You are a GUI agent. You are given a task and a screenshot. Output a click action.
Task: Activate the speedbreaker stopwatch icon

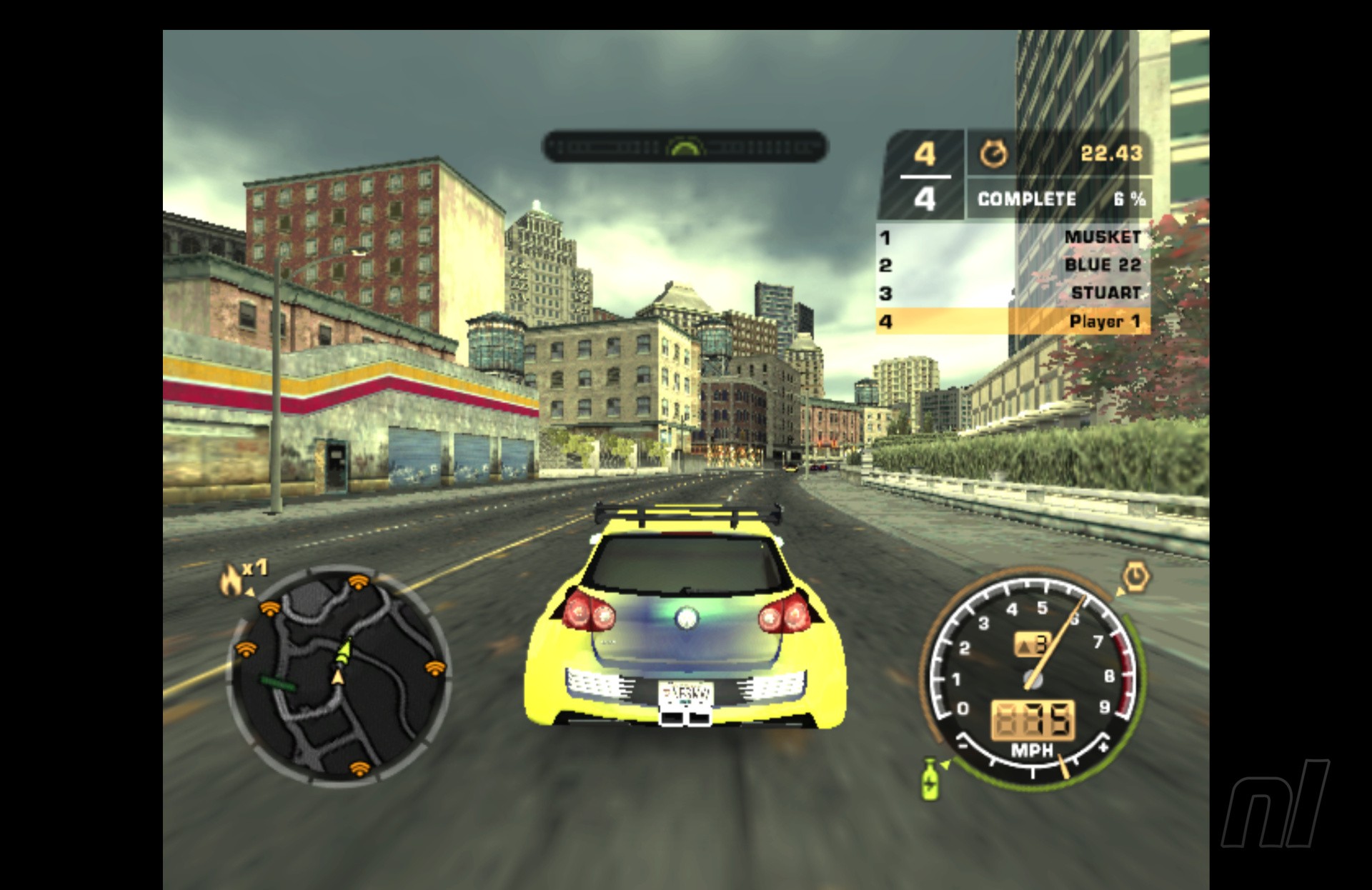(x=1134, y=576)
